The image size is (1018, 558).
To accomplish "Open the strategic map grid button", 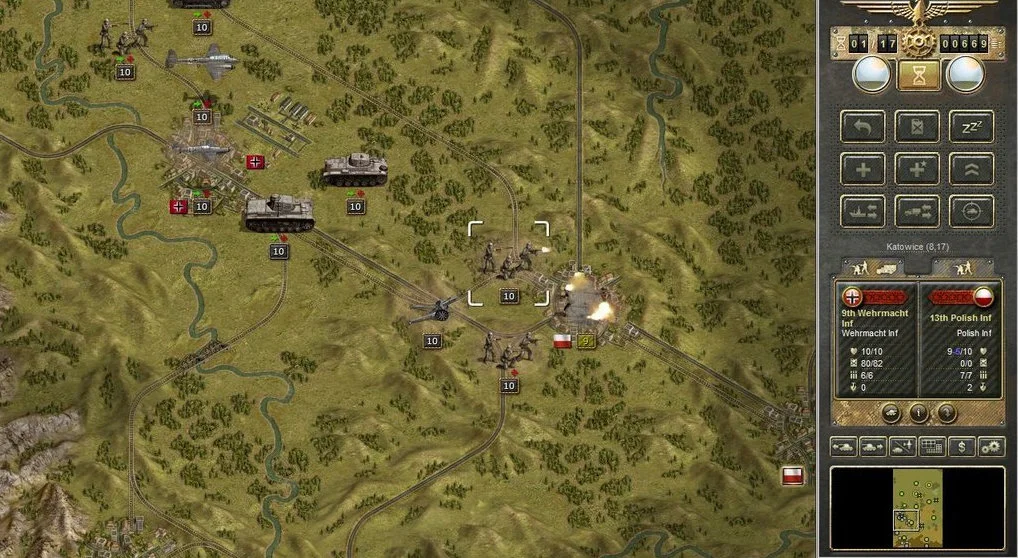I will coord(932,446).
